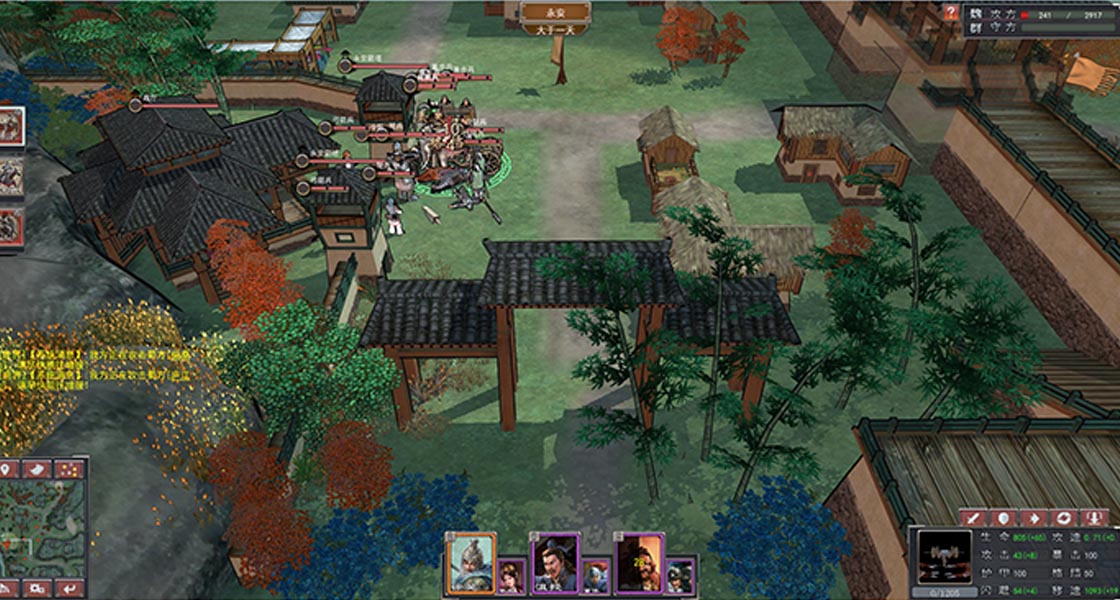Pick the bearded general portrait in shadow
1120x600 pixels.
tap(638, 558)
